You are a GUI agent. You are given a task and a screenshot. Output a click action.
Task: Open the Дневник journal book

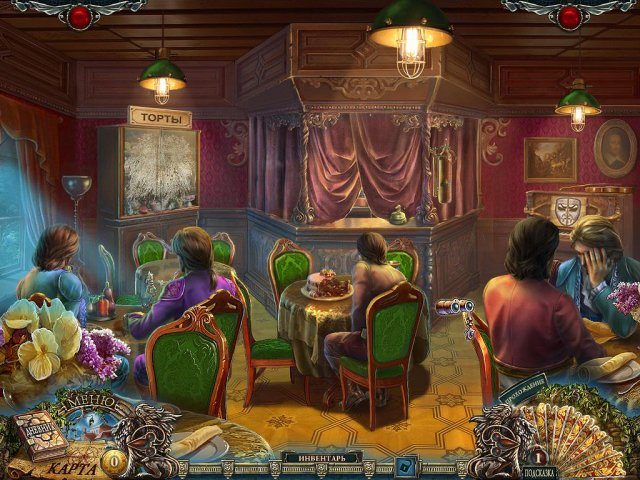pos(38,432)
